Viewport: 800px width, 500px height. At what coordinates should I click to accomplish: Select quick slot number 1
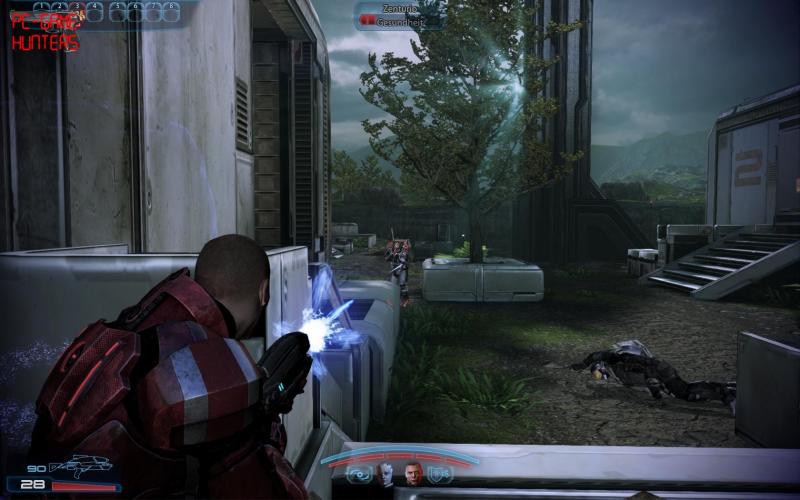(40, 11)
